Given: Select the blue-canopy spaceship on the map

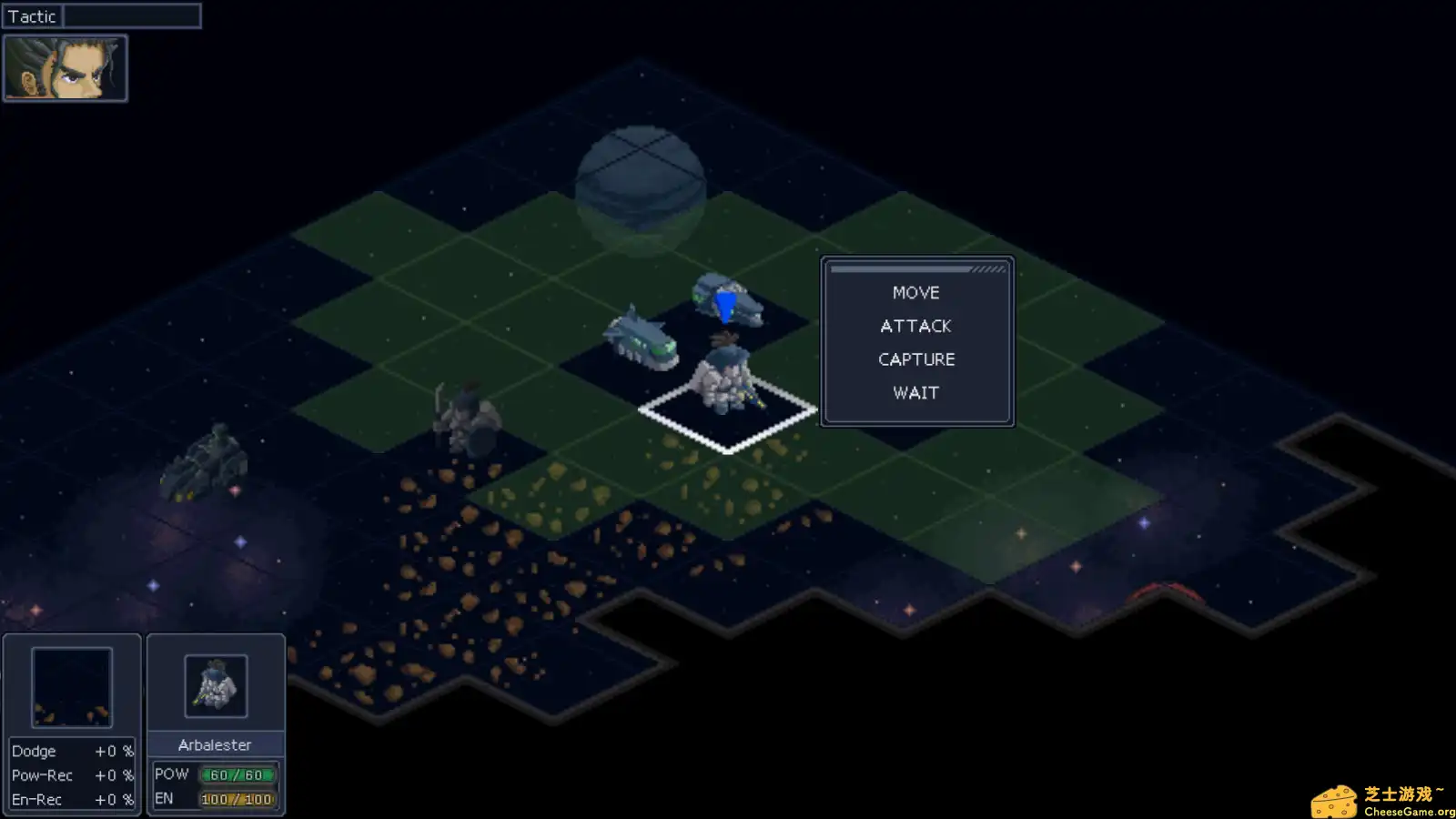Looking at the screenshot, I should pyautogui.click(x=725, y=300).
